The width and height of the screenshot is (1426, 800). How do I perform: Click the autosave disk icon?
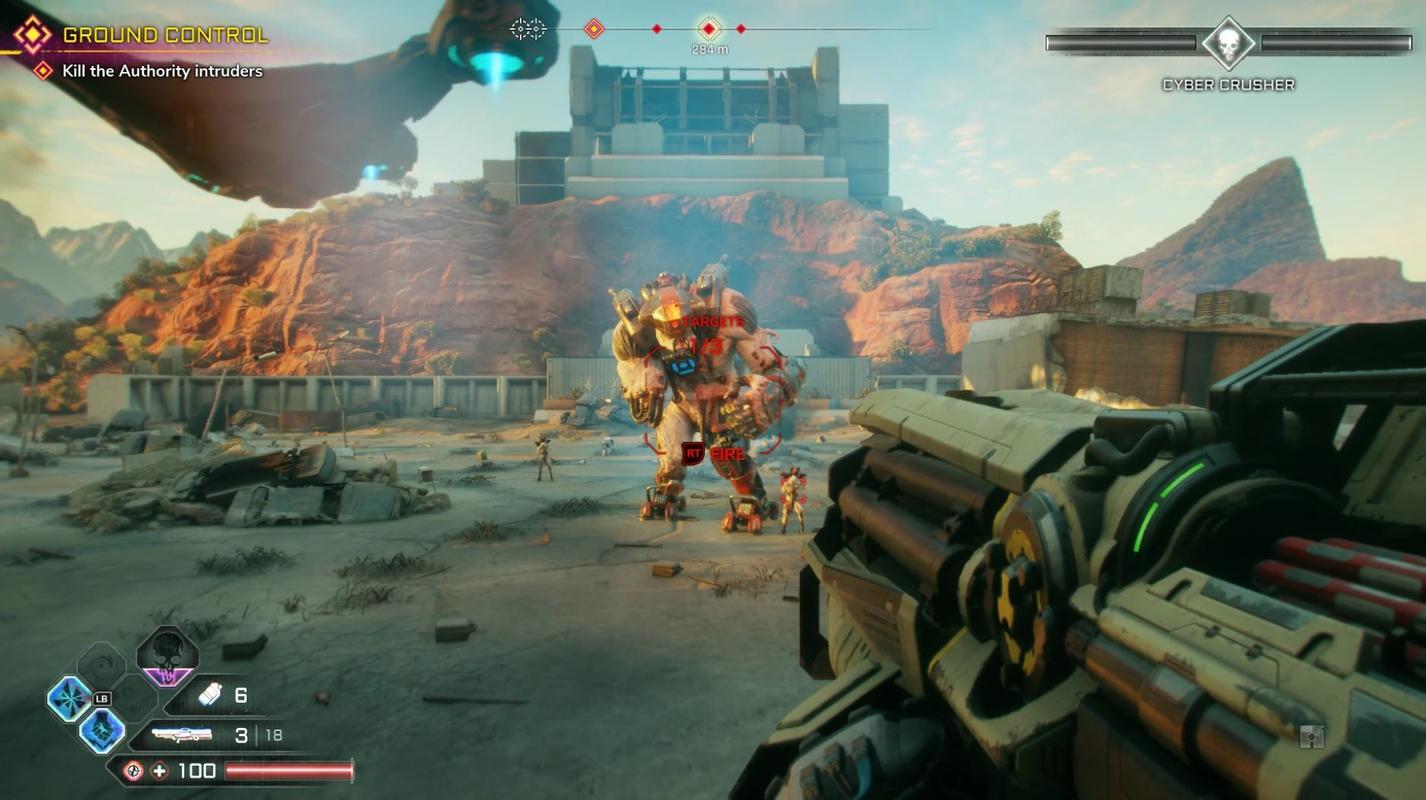pos(1311,737)
